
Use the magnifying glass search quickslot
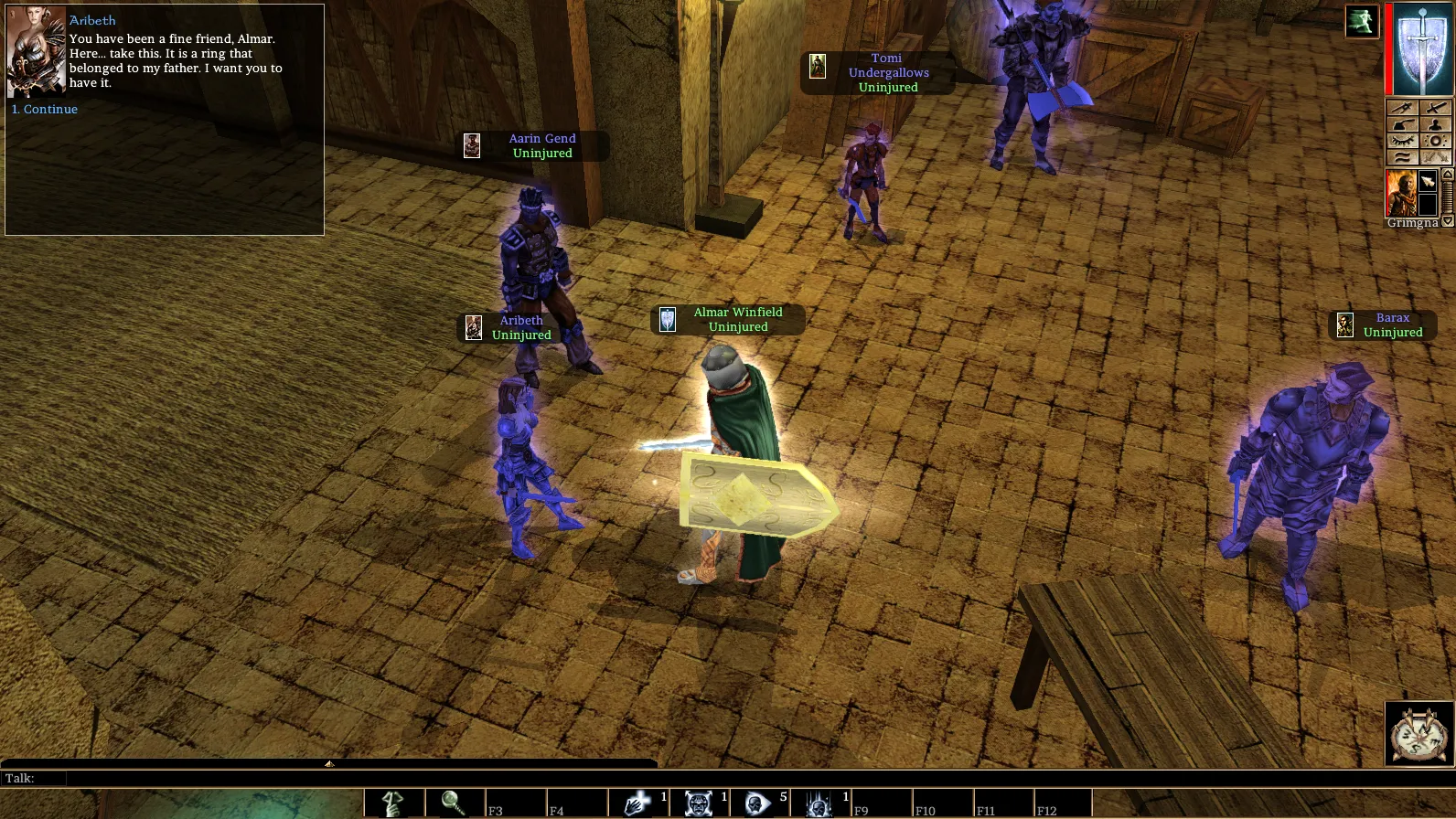point(455,803)
